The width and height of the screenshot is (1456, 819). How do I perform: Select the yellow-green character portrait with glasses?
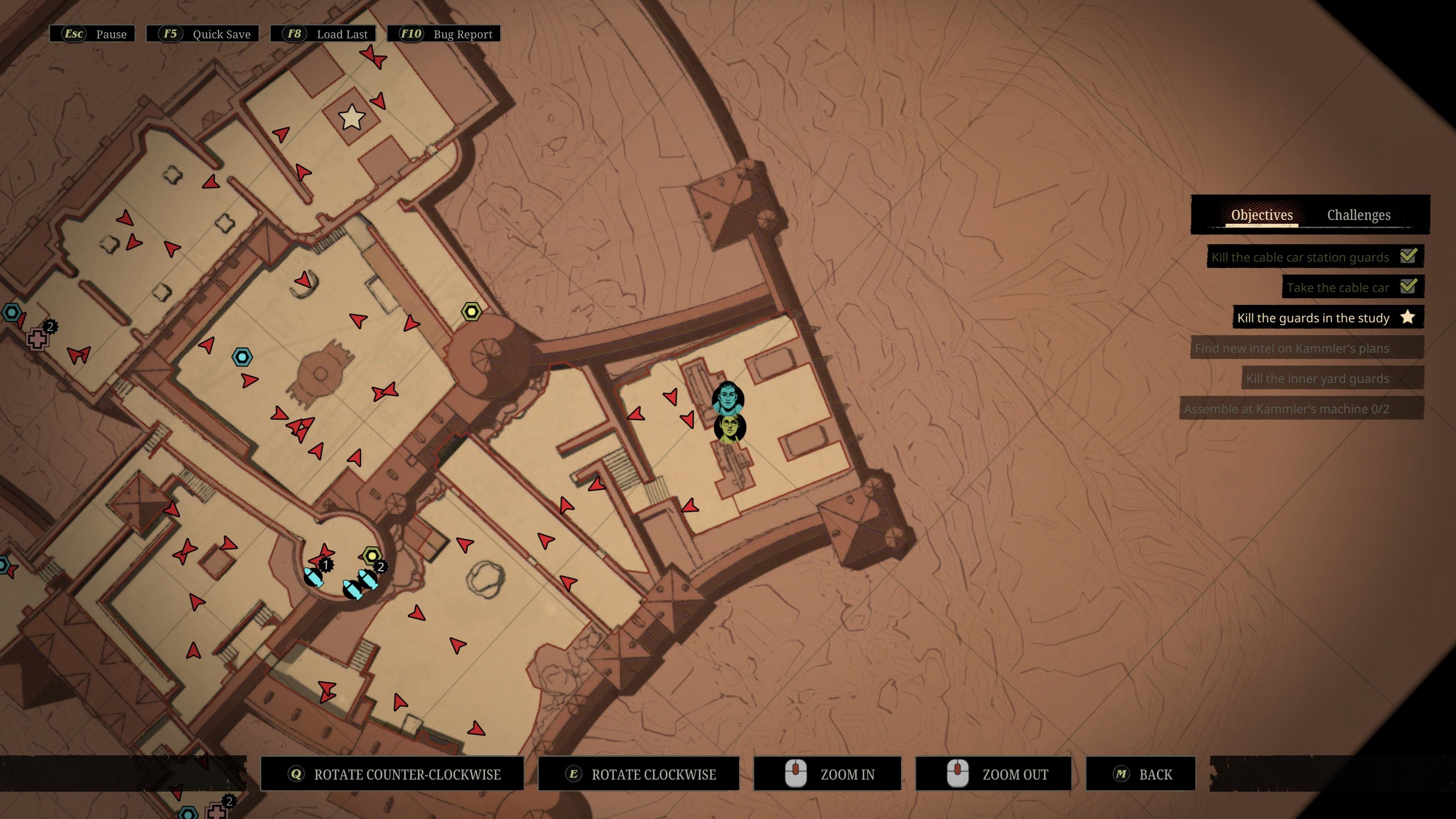[x=730, y=428]
